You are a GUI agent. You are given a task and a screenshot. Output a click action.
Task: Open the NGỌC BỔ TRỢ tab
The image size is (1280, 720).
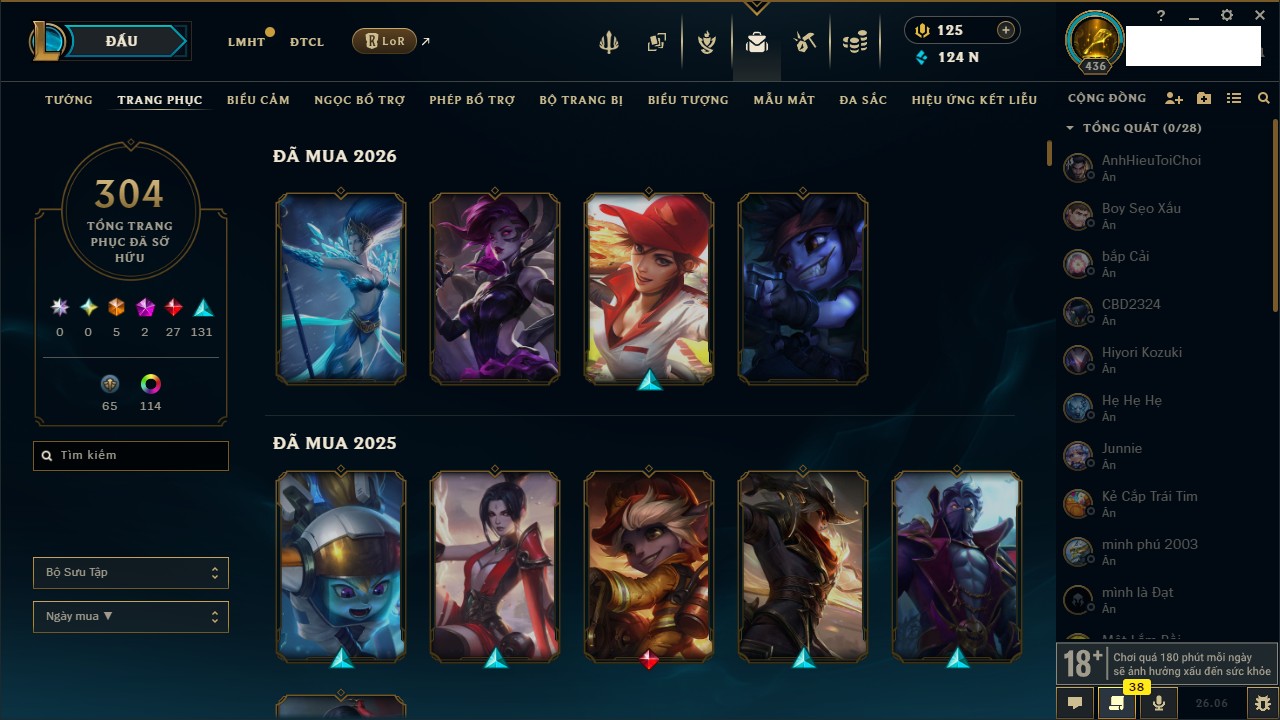pyautogui.click(x=359, y=100)
